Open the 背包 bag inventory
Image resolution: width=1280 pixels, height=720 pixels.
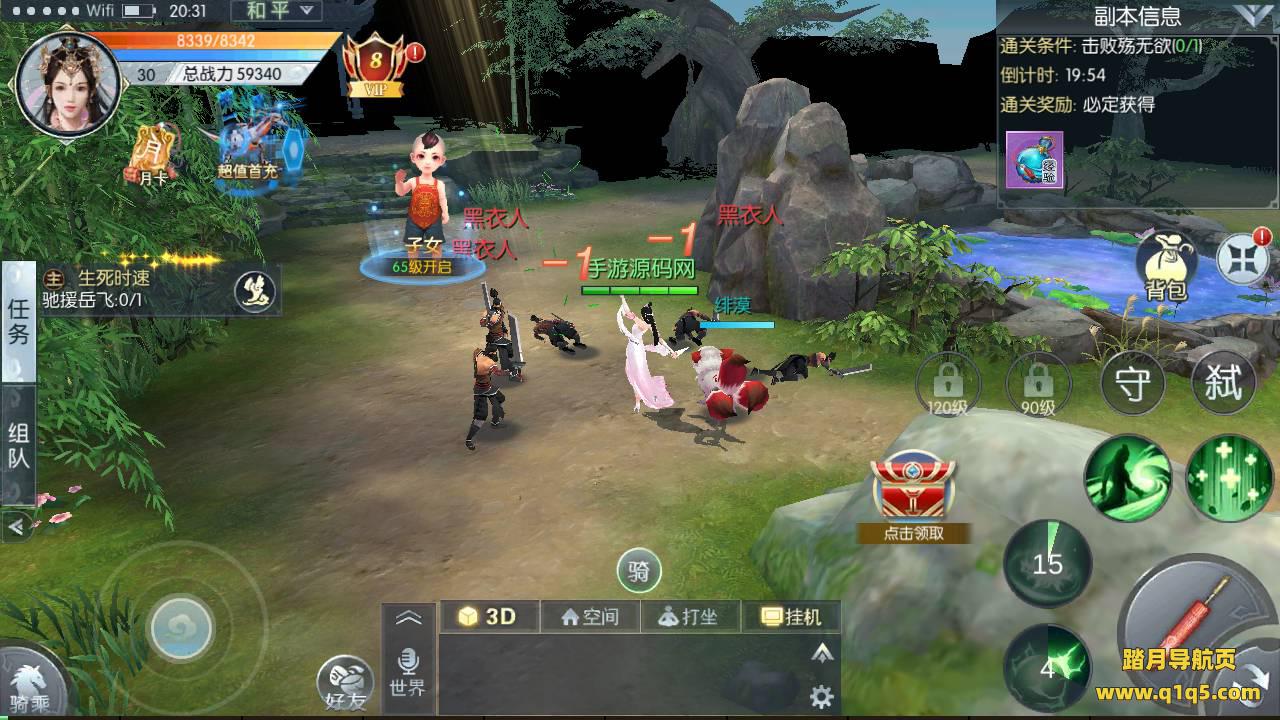[x=1166, y=267]
